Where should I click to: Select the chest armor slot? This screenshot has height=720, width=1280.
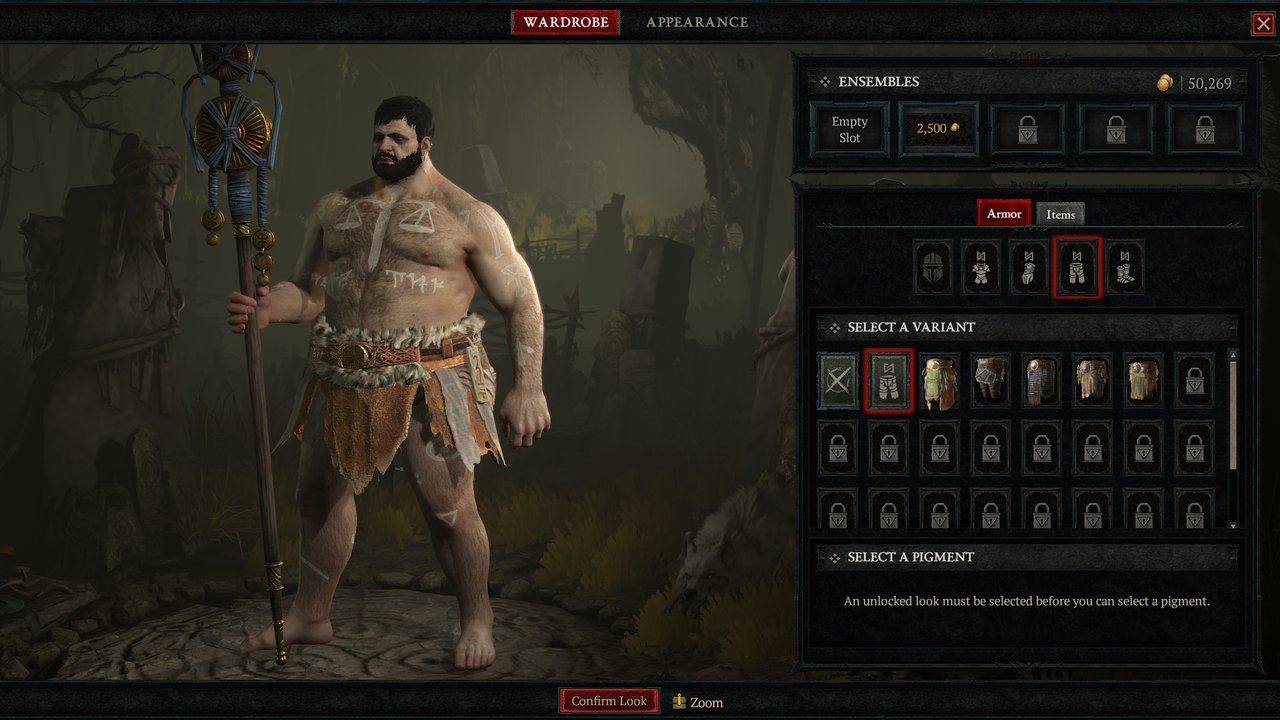[x=980, y=268]
